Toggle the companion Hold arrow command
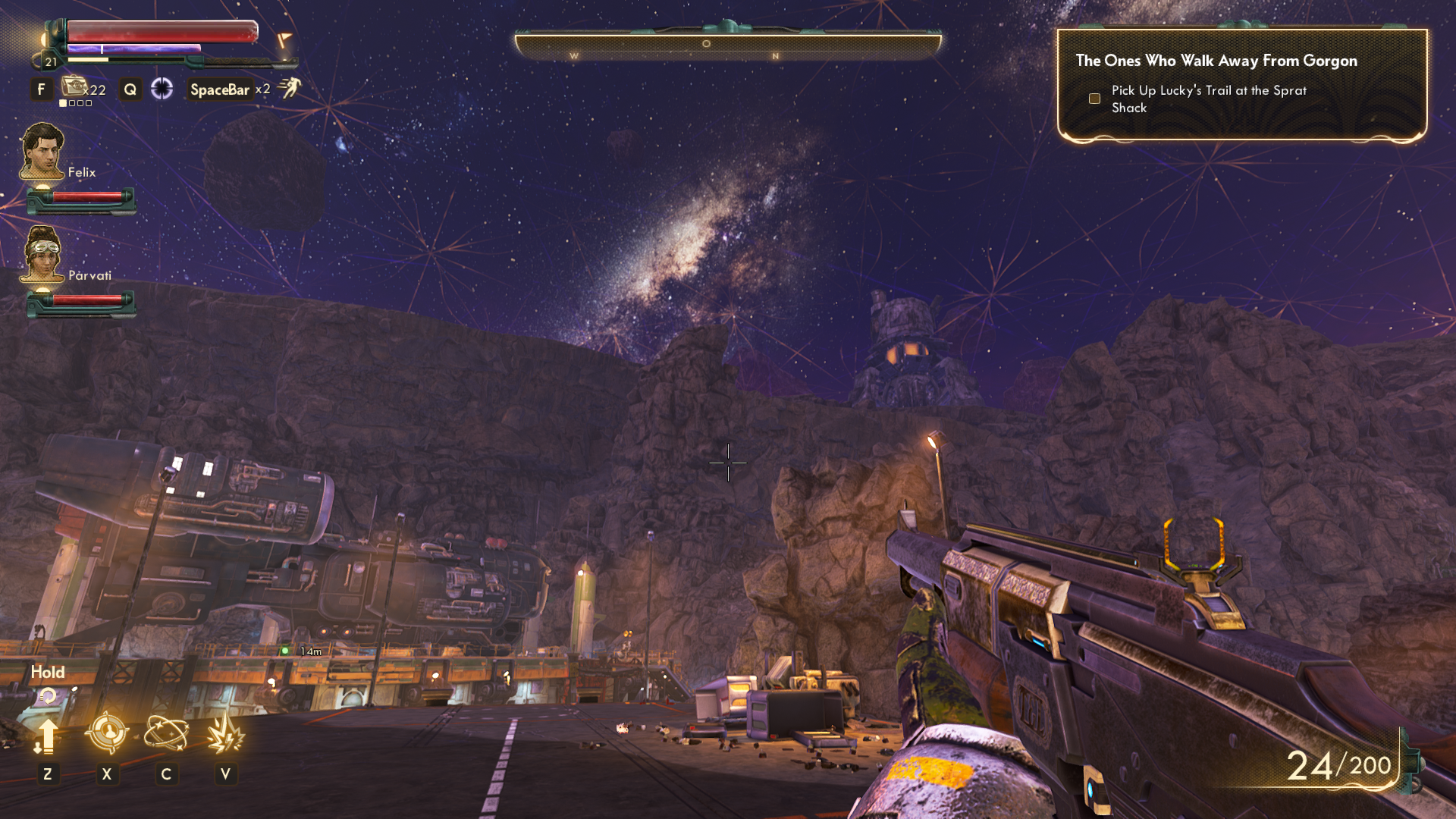1456x819 pixels. click(x=47, y=736)
